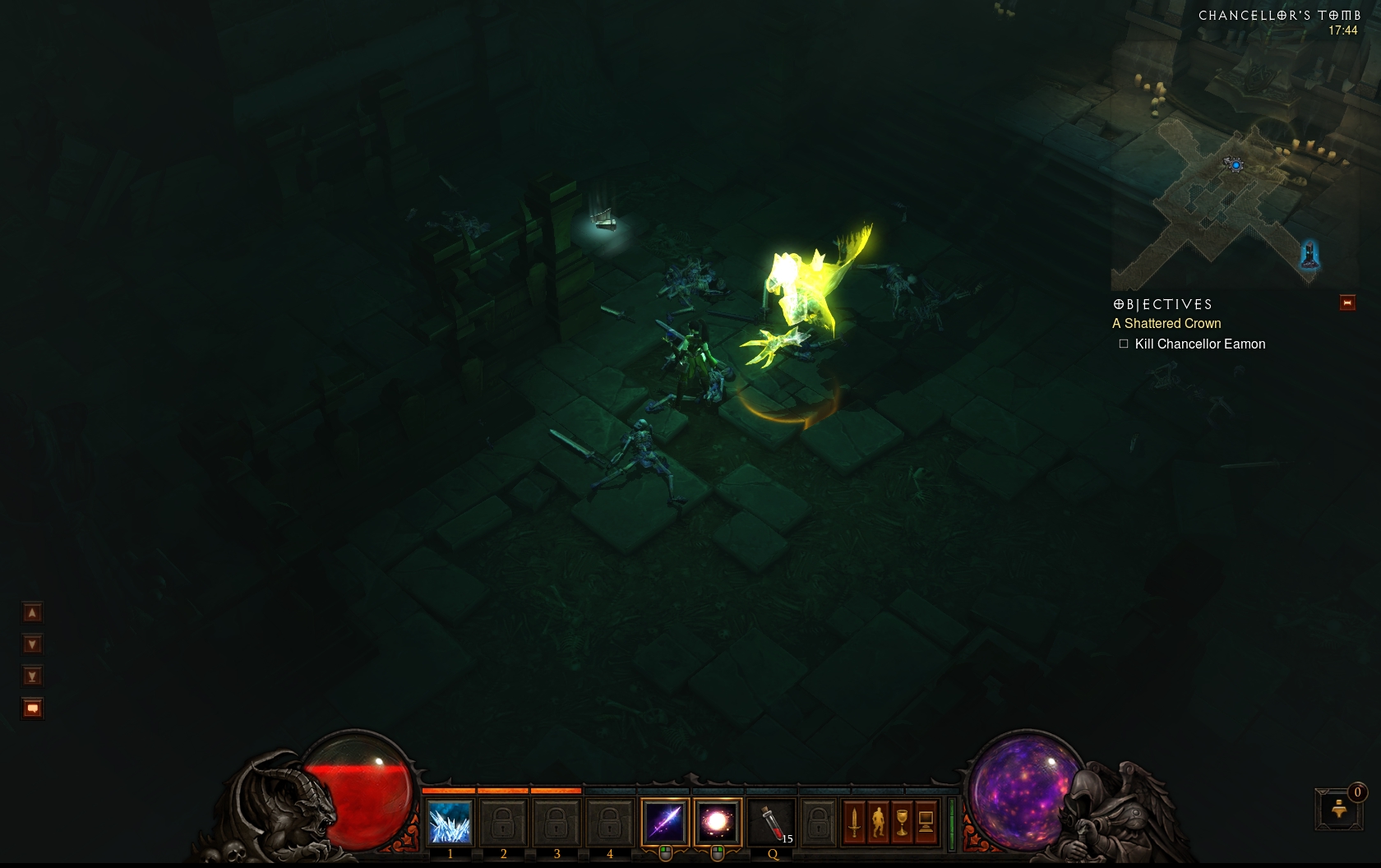The width and height of the screenshot is (1381, 868).
Task: Click the chat scroll down arrow button
Action: (x=32, y=644)
